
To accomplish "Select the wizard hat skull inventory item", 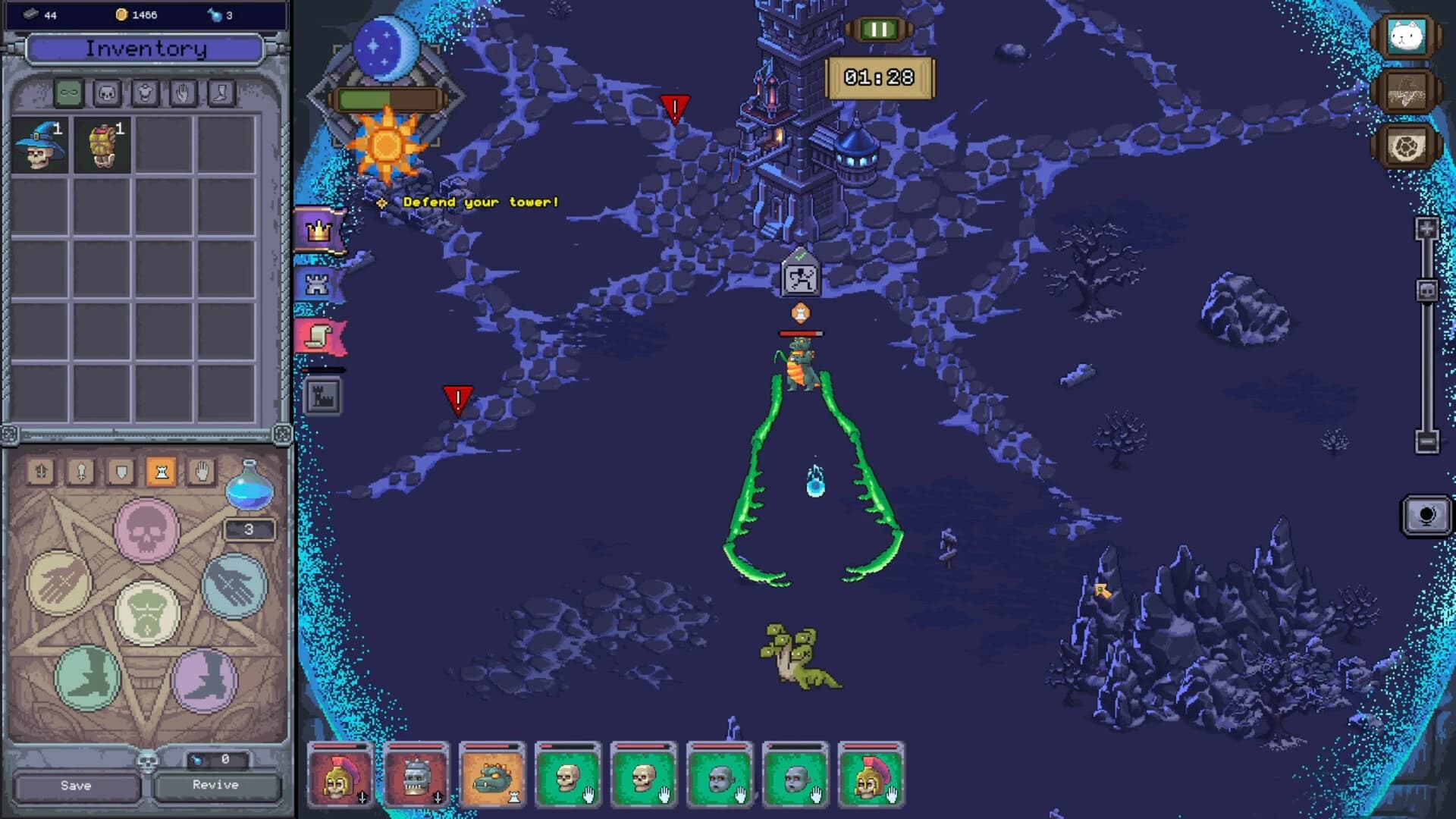I will click(x=40, y=145).
